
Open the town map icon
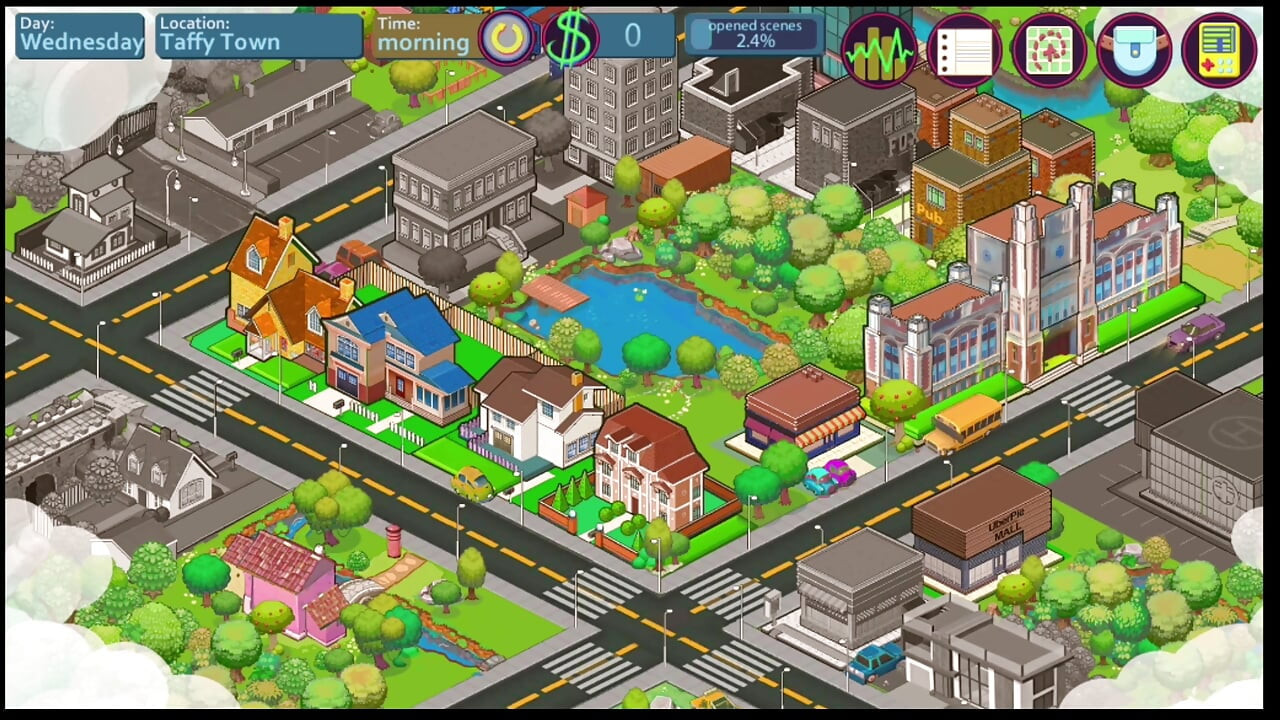pos(1049,50)
